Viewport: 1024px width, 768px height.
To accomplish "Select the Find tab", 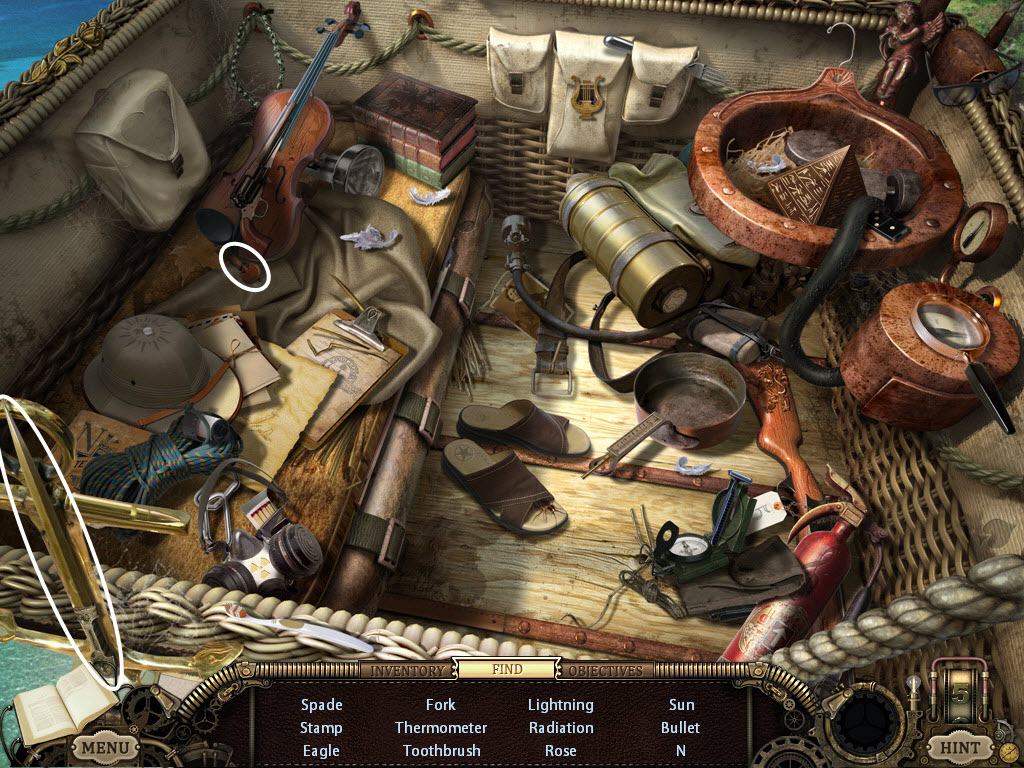I will 506,670.
